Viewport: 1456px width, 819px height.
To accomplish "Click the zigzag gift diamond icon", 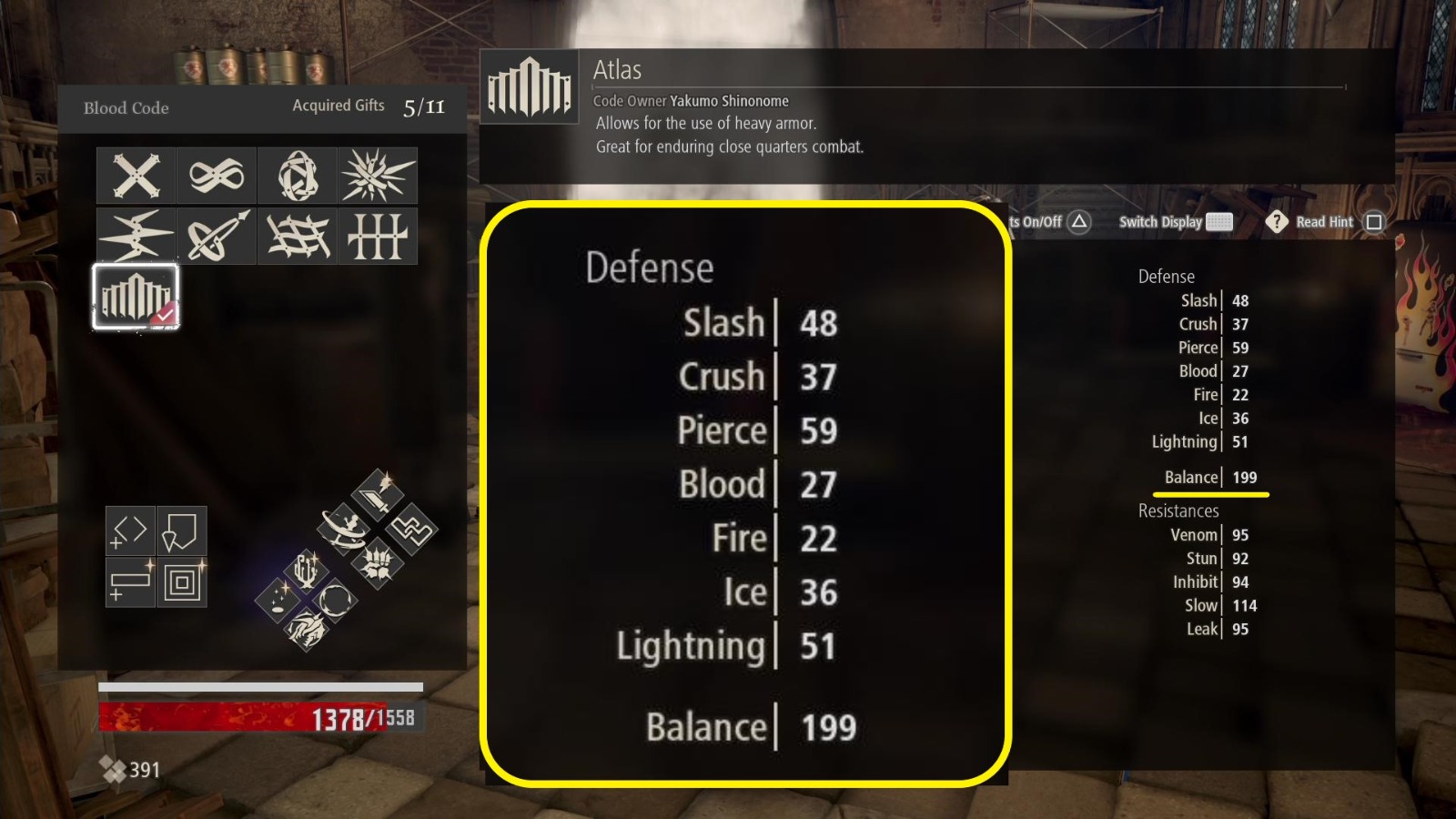I will [413, 531].
